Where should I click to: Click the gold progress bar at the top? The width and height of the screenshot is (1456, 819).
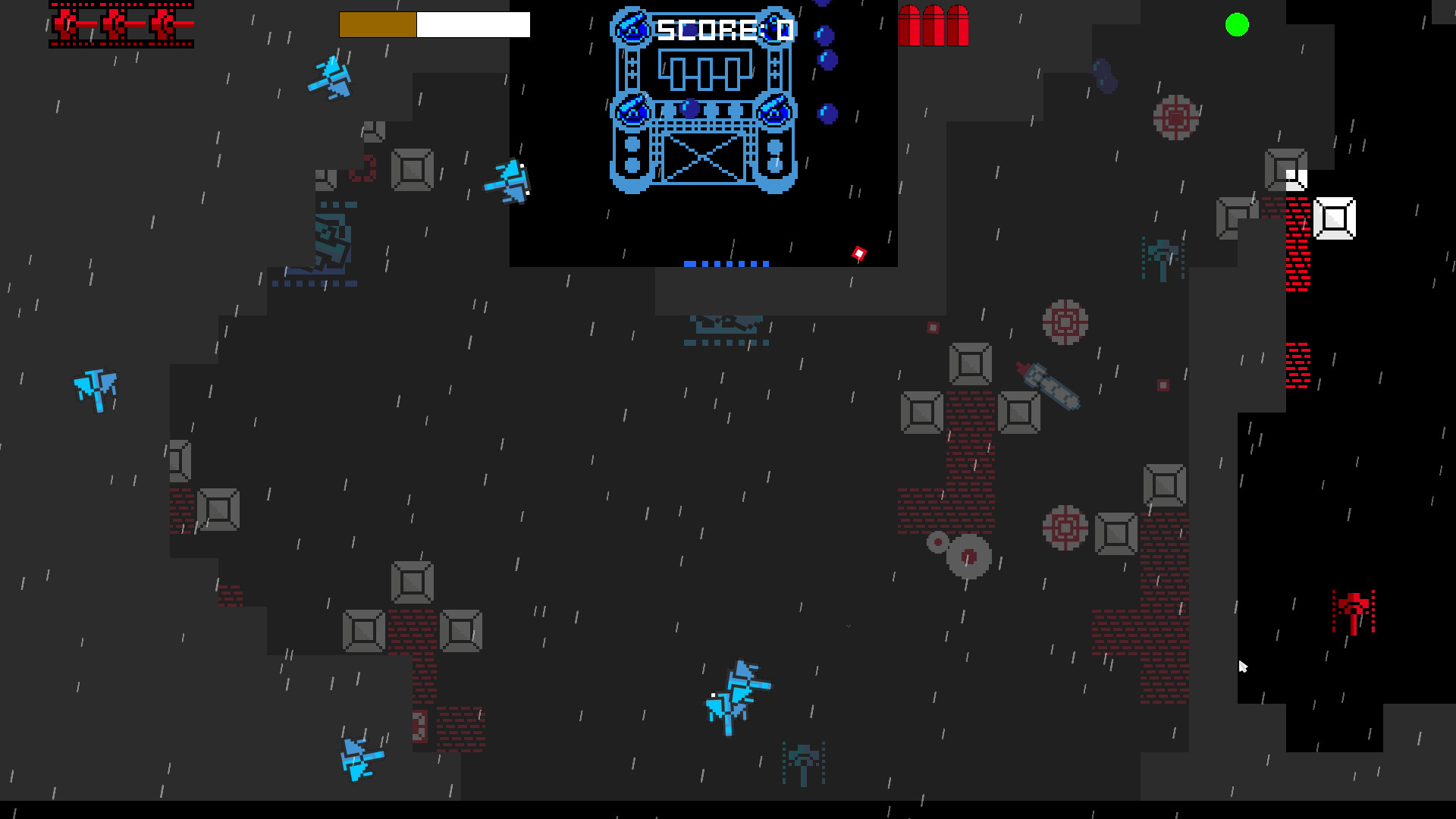(378, 25)
